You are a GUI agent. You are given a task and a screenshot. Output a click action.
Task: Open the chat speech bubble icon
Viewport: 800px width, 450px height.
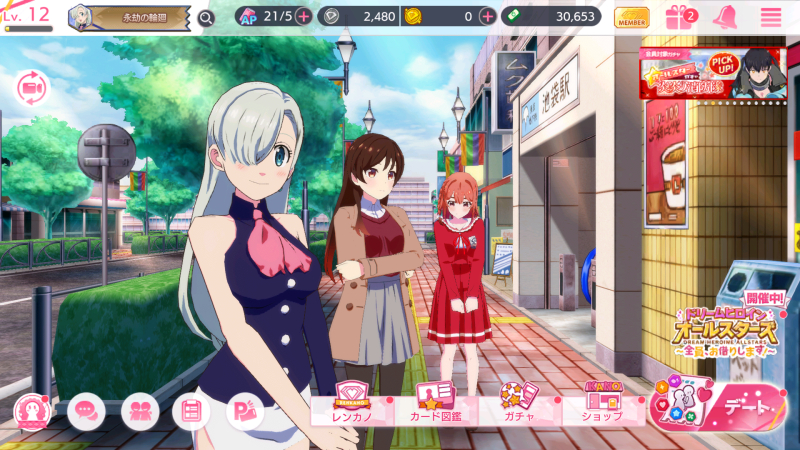[87, 410]
